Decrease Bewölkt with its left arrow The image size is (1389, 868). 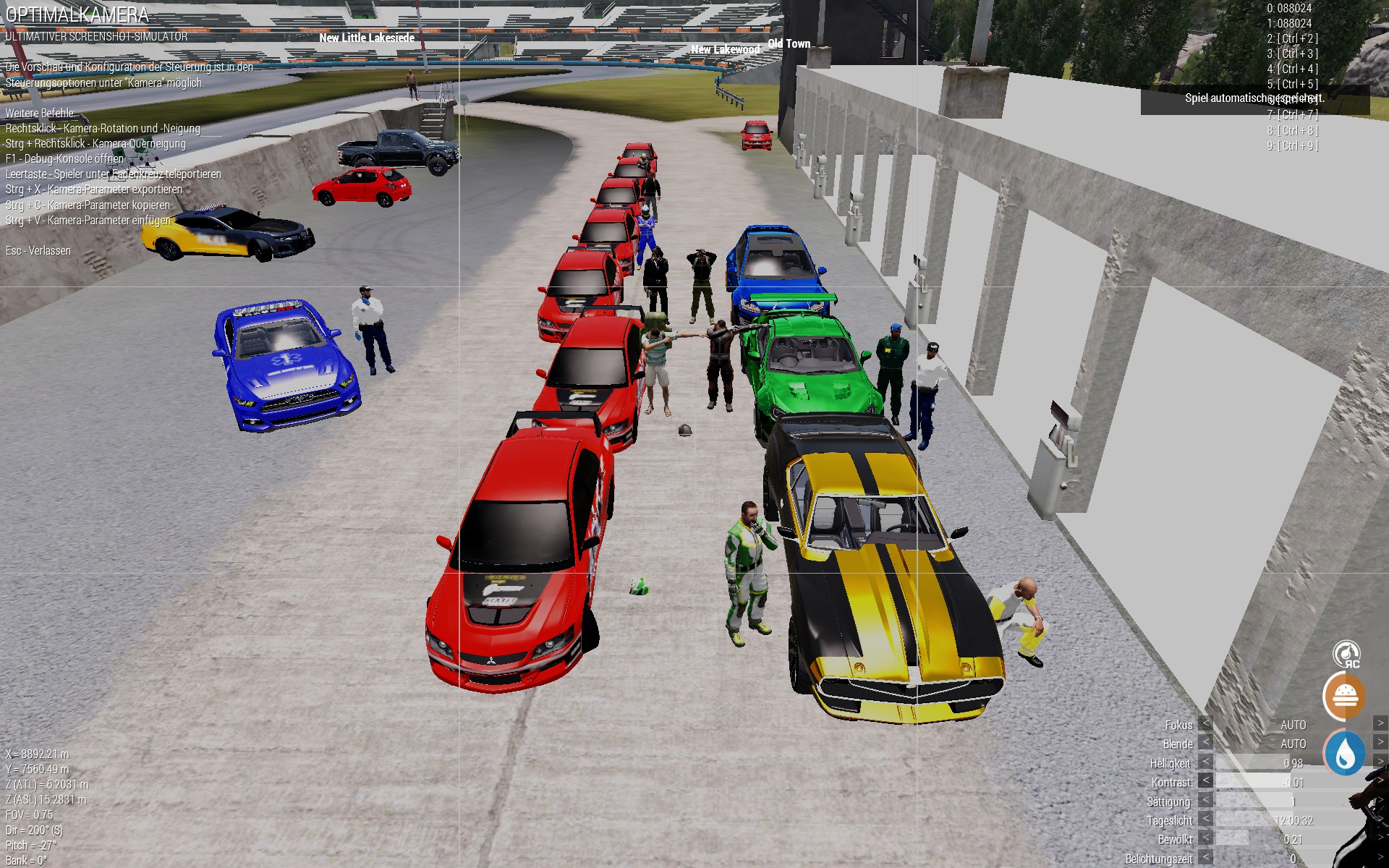coord(1205,839)
